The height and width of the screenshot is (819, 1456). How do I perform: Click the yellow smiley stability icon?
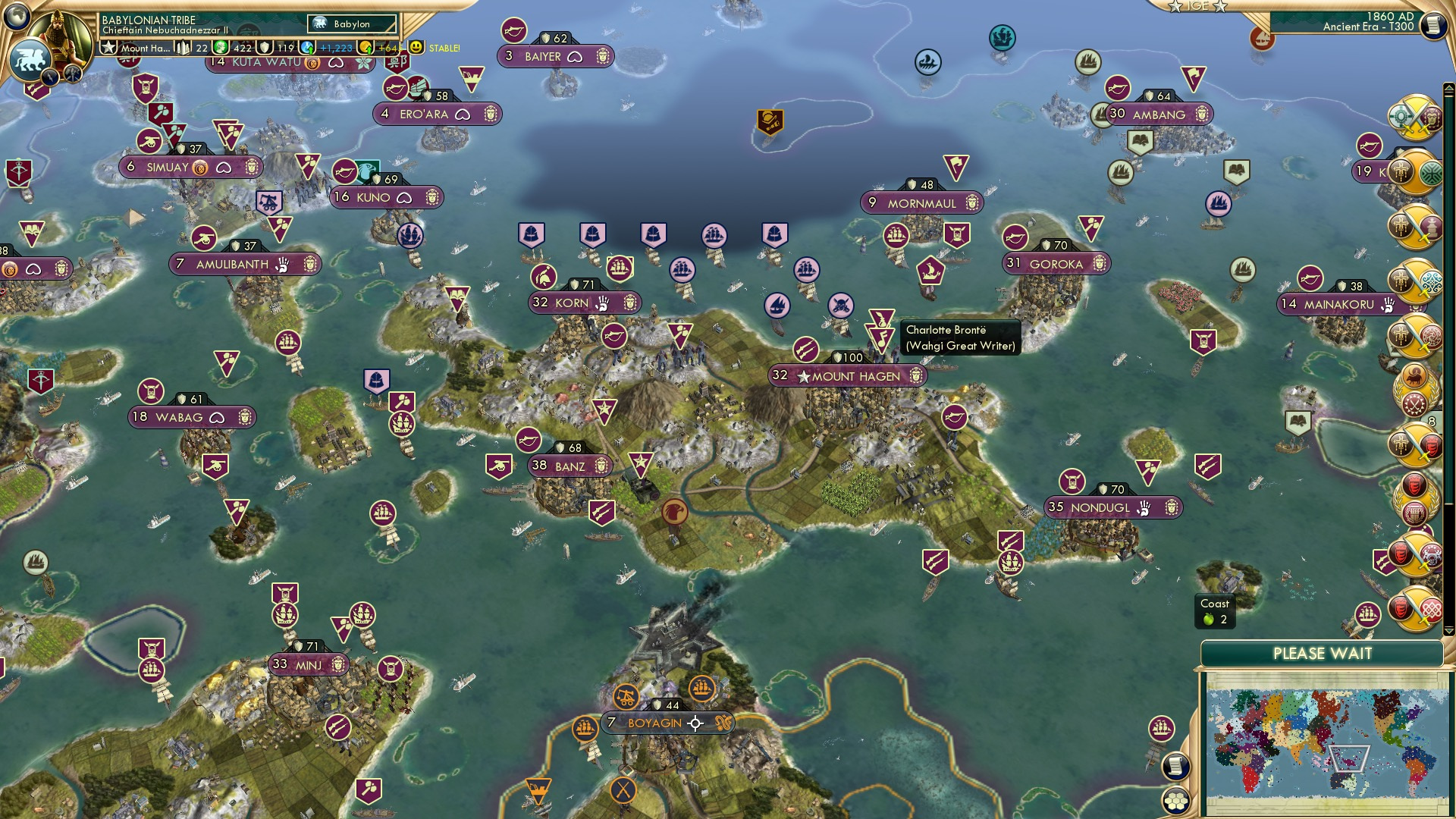point(416,47)
